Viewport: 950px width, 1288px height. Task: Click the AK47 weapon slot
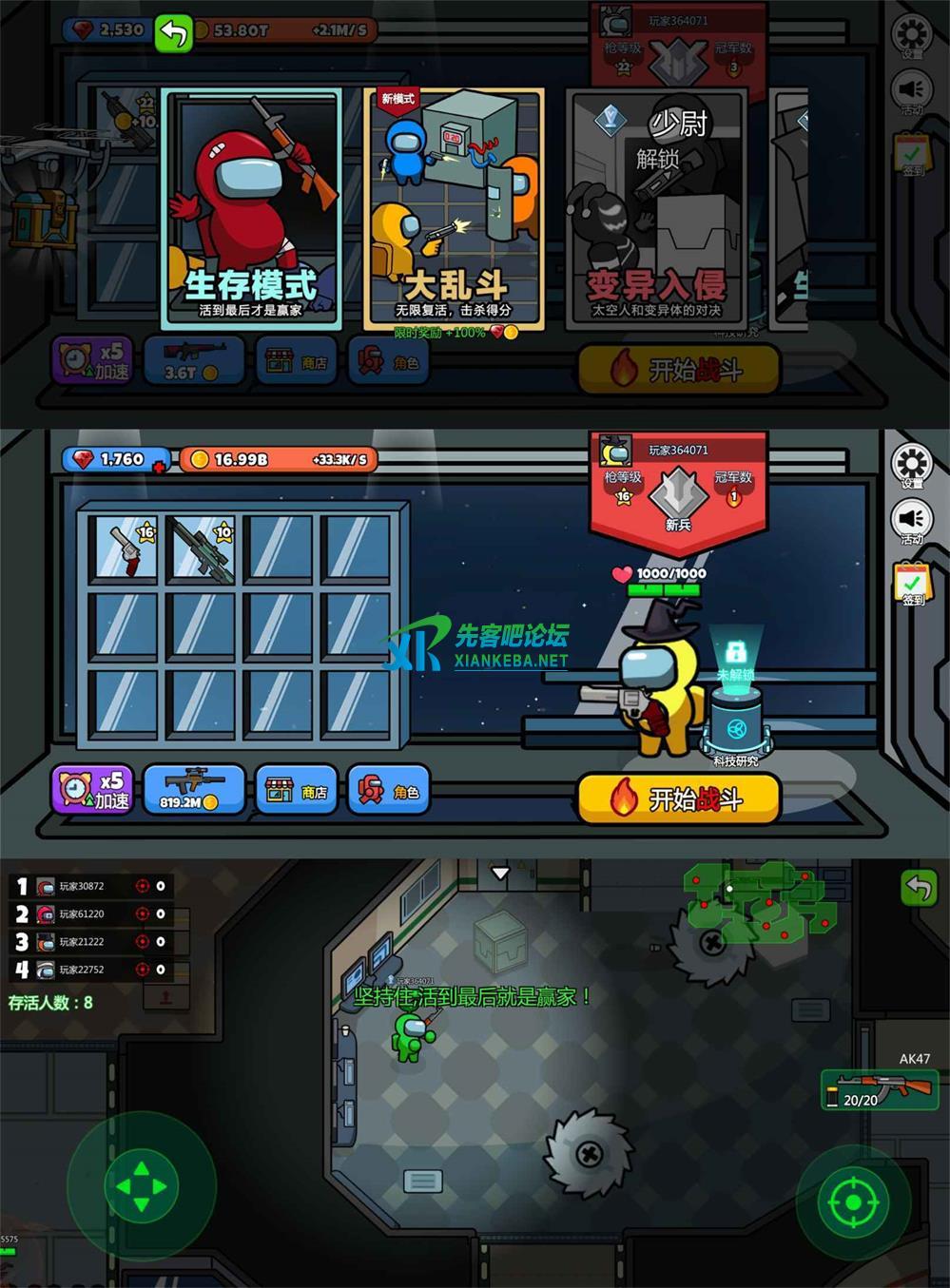pos(880,1089)
